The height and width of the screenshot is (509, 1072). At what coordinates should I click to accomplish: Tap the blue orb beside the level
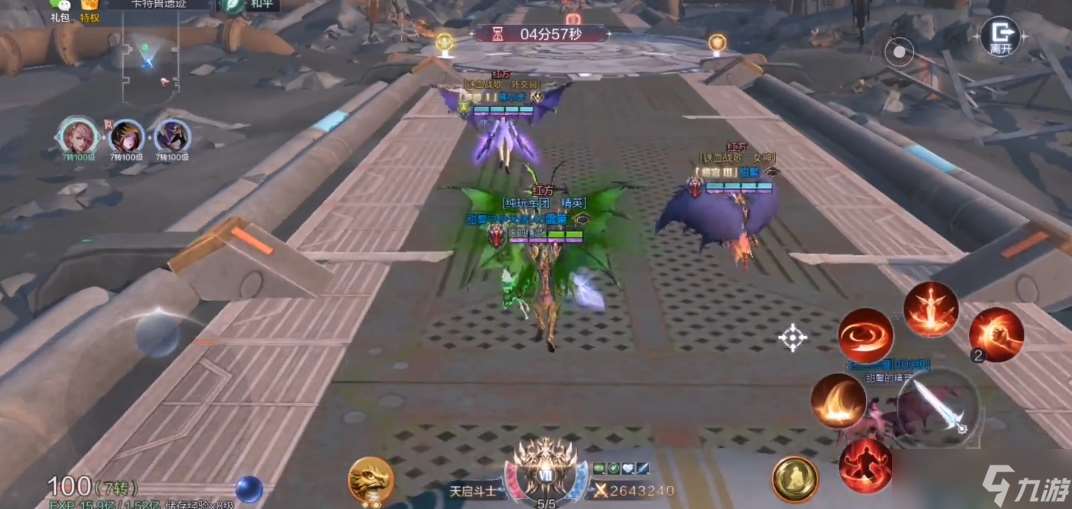click(x=249, y=489)
